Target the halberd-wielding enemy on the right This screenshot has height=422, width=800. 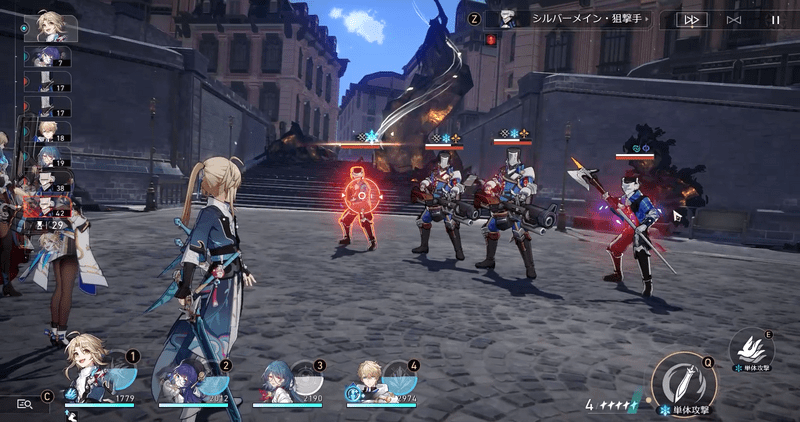(631, 225)
